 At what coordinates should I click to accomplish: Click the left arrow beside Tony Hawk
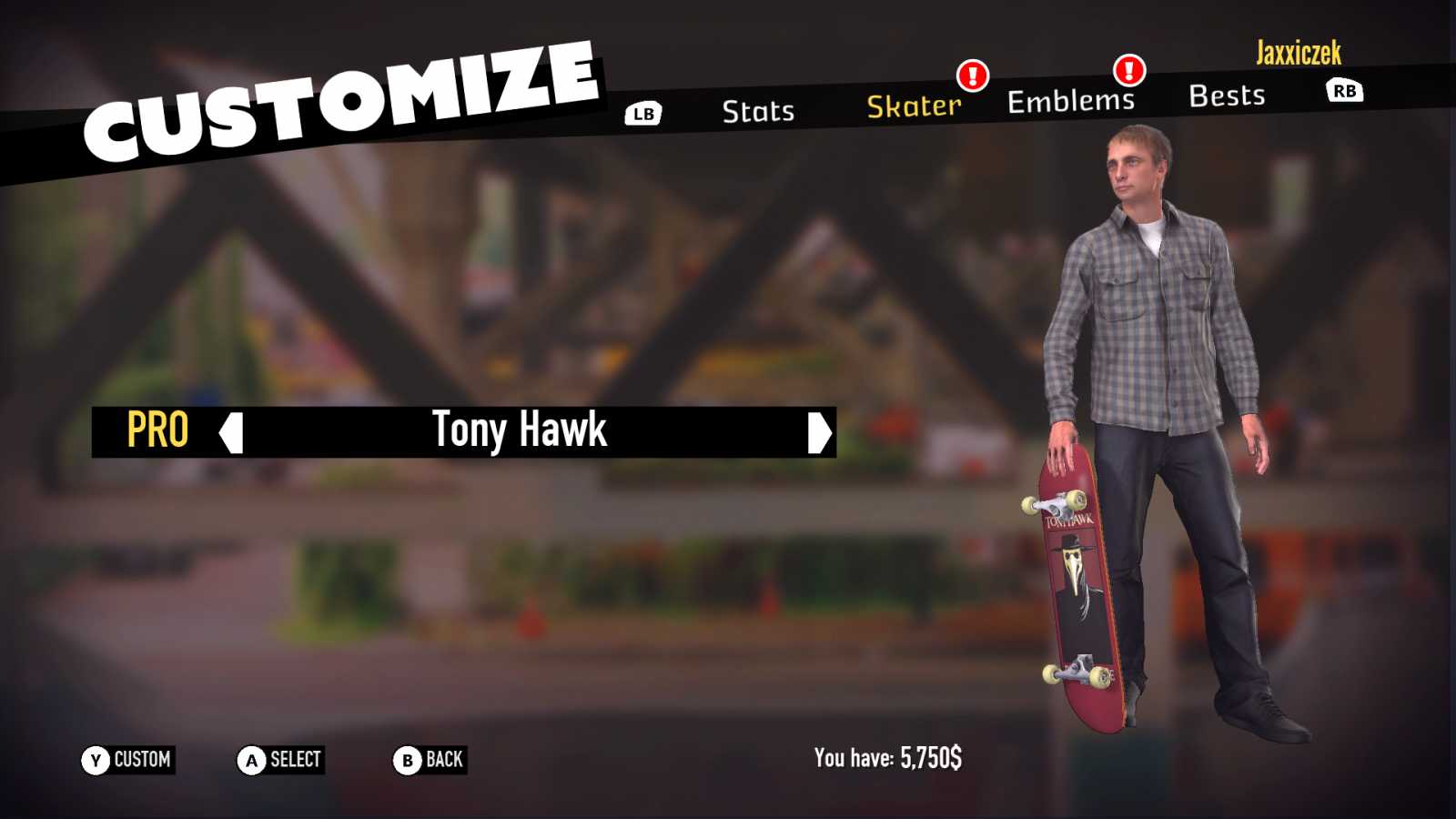(x=231, y=434)
